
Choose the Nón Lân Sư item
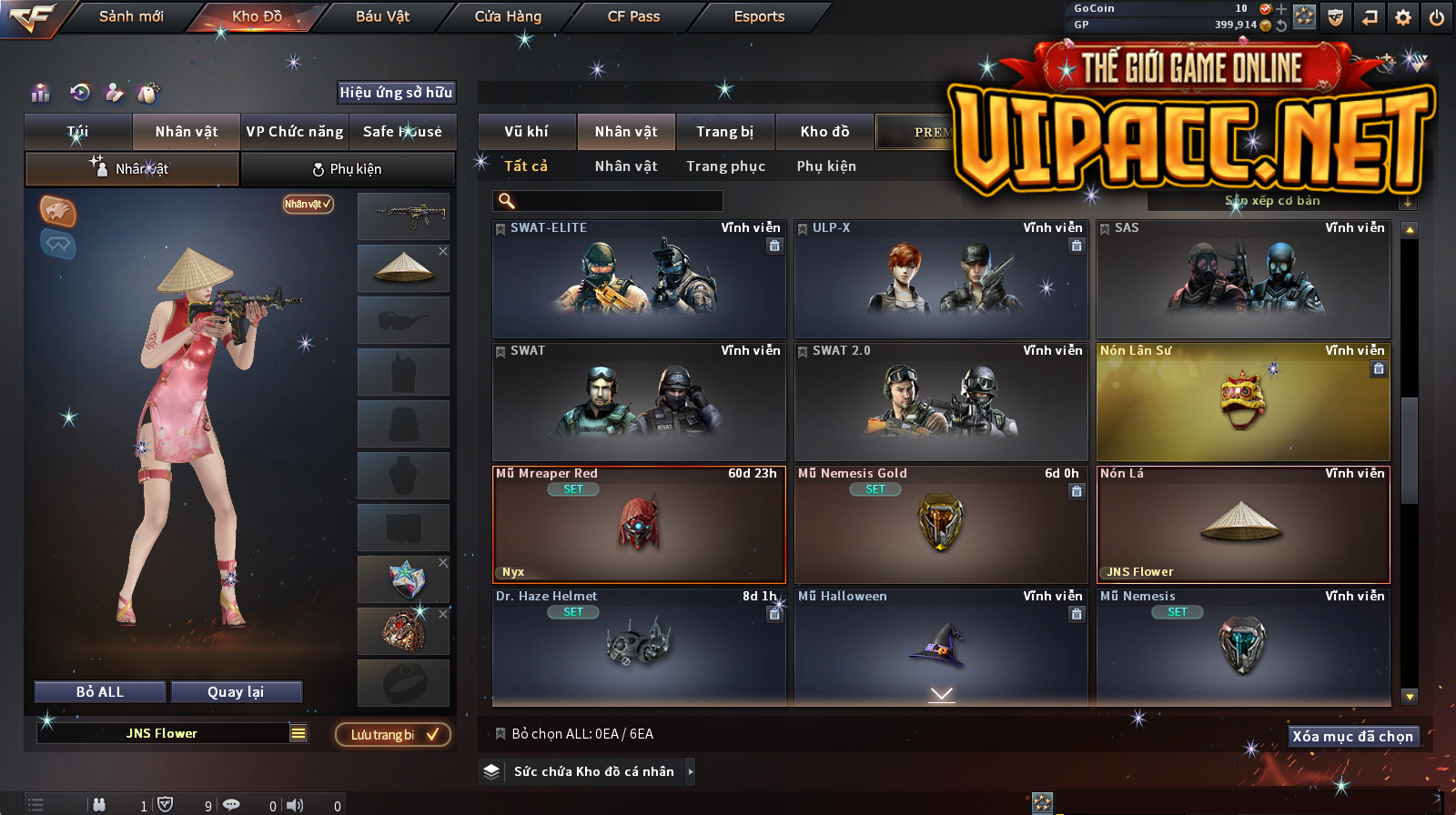[x=1243, y=401]
